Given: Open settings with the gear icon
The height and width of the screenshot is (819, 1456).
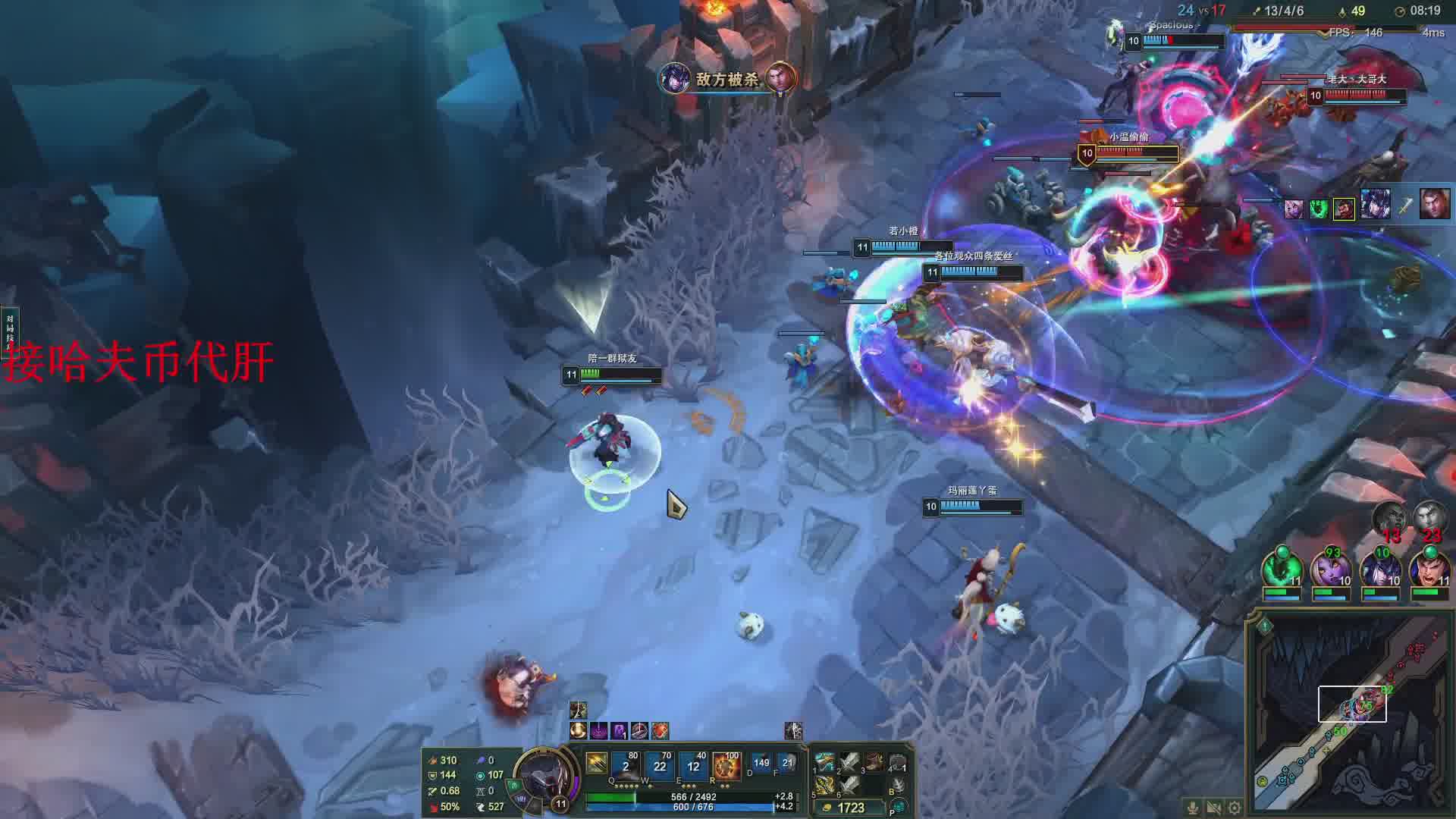Looking at the screenshot, I should (x=1235, y=808).
